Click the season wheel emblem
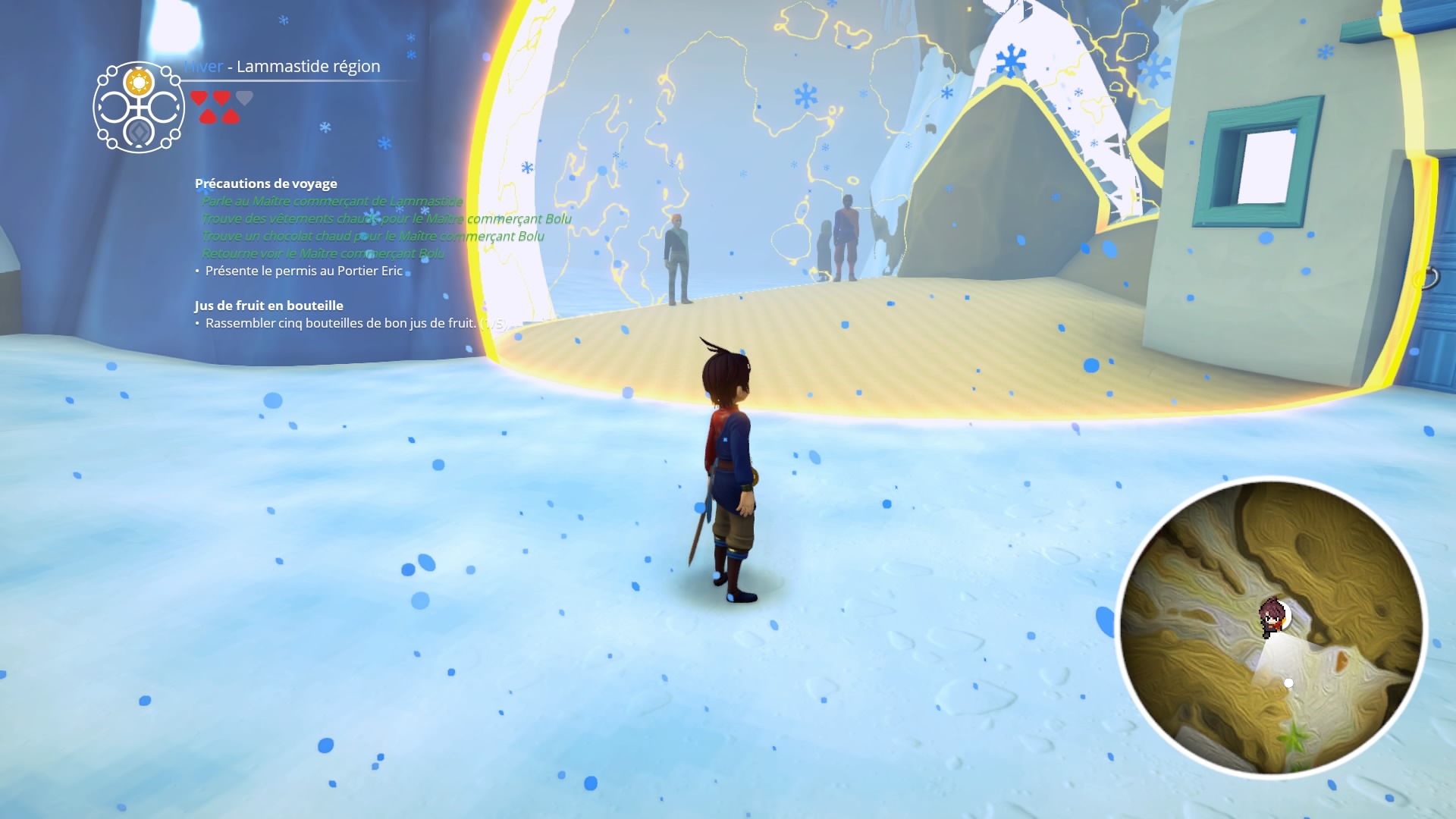This screenshot has width=1456, height=819. pyautogui.click(x=139, y=107)
